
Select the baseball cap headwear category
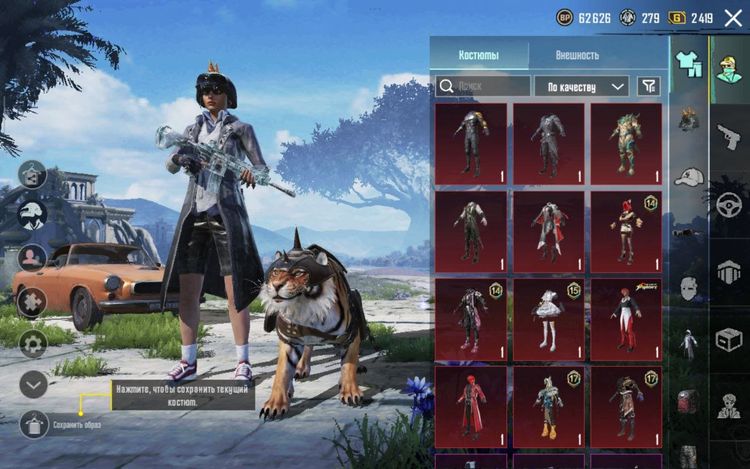tap(688, 177)
